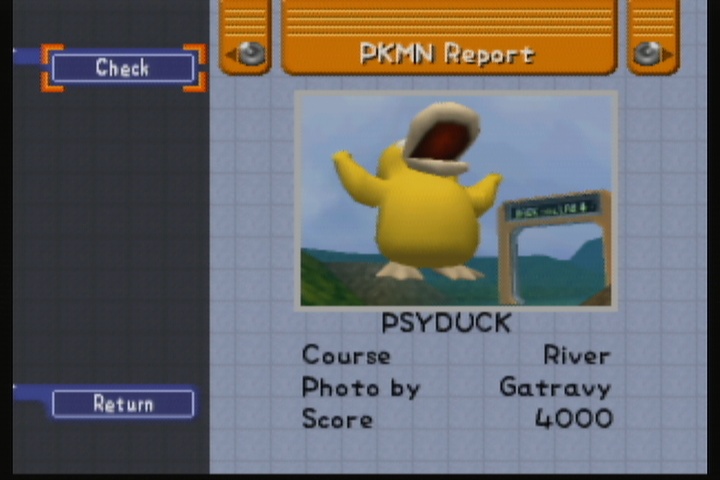Image resolution: width=720 pixels, height=480 pixels.
Task: Click the PKMN Report header tab
Action: 449,53
